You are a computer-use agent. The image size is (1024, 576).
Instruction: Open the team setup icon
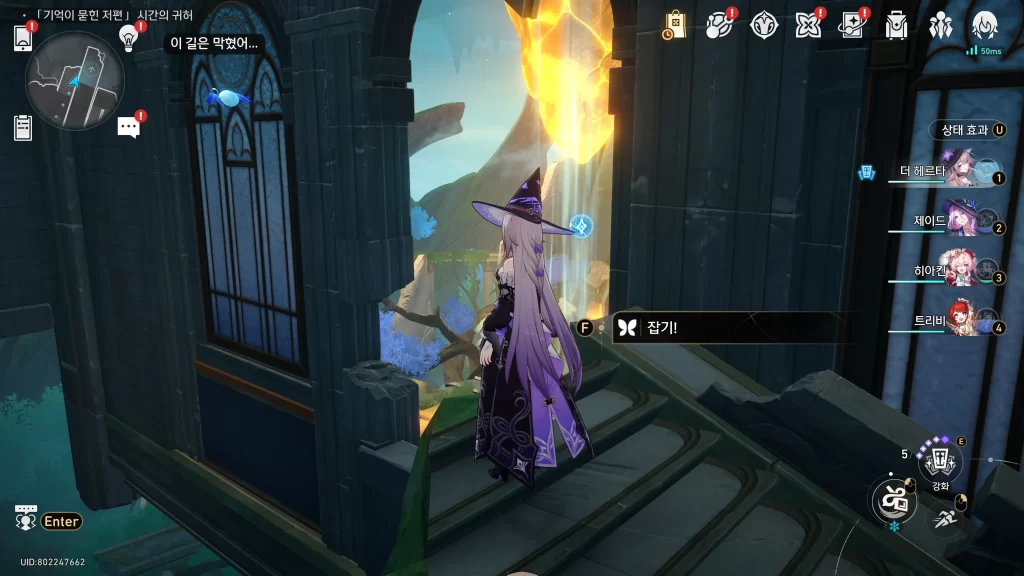click(x=940, y=25)
